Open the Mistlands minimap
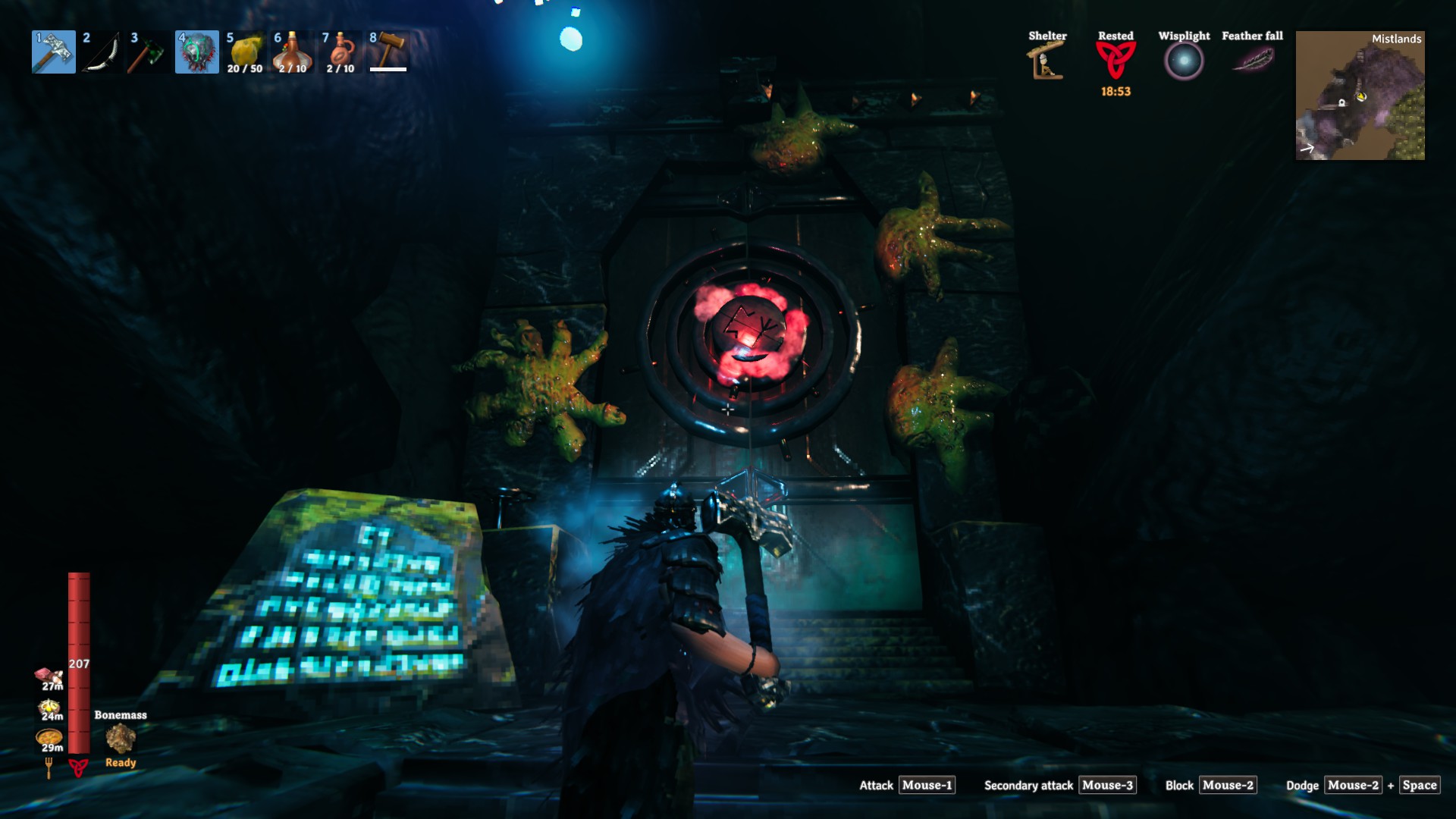The height and width of the screenshot is (819, 1456). point(1360,96)
